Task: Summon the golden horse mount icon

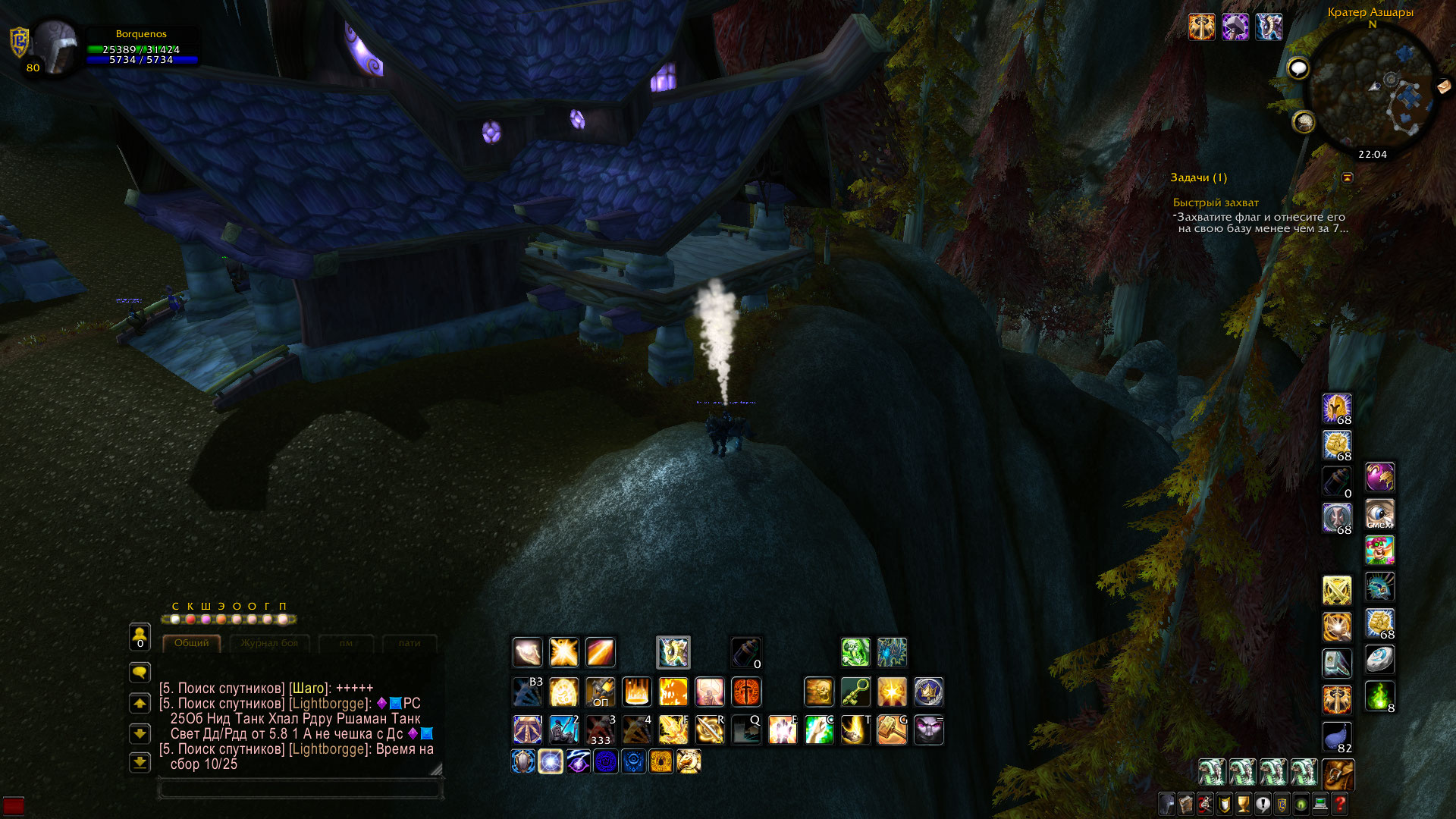Action: click(689, 761)
